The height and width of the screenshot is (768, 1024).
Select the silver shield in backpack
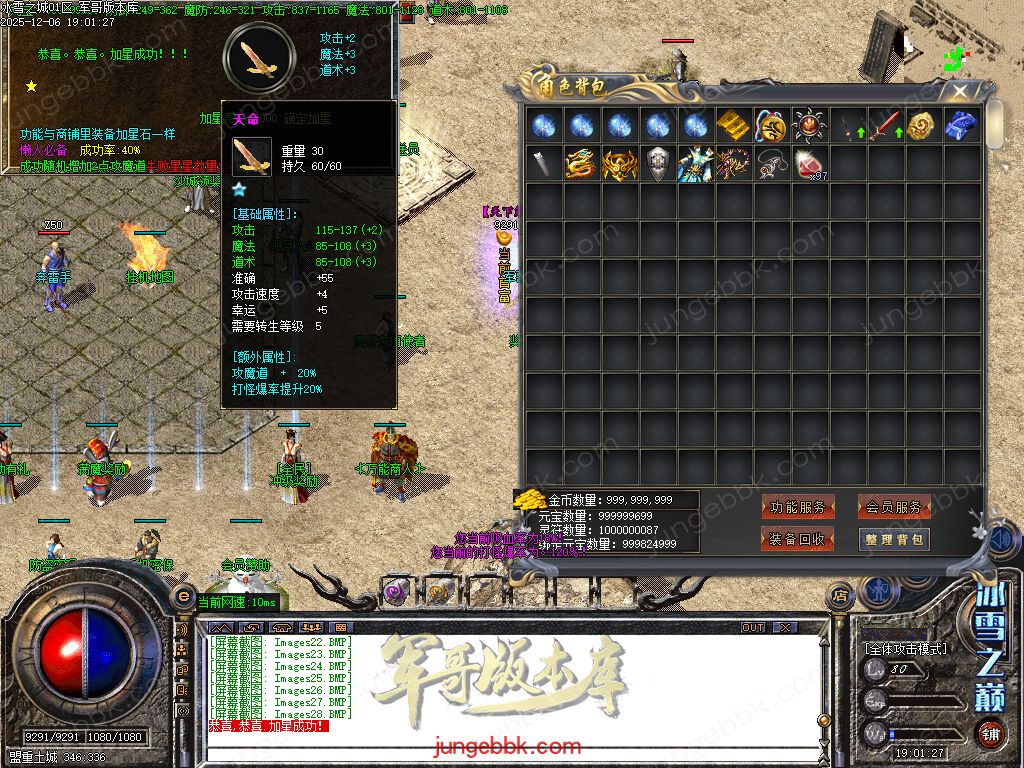[x=657, y=164]
